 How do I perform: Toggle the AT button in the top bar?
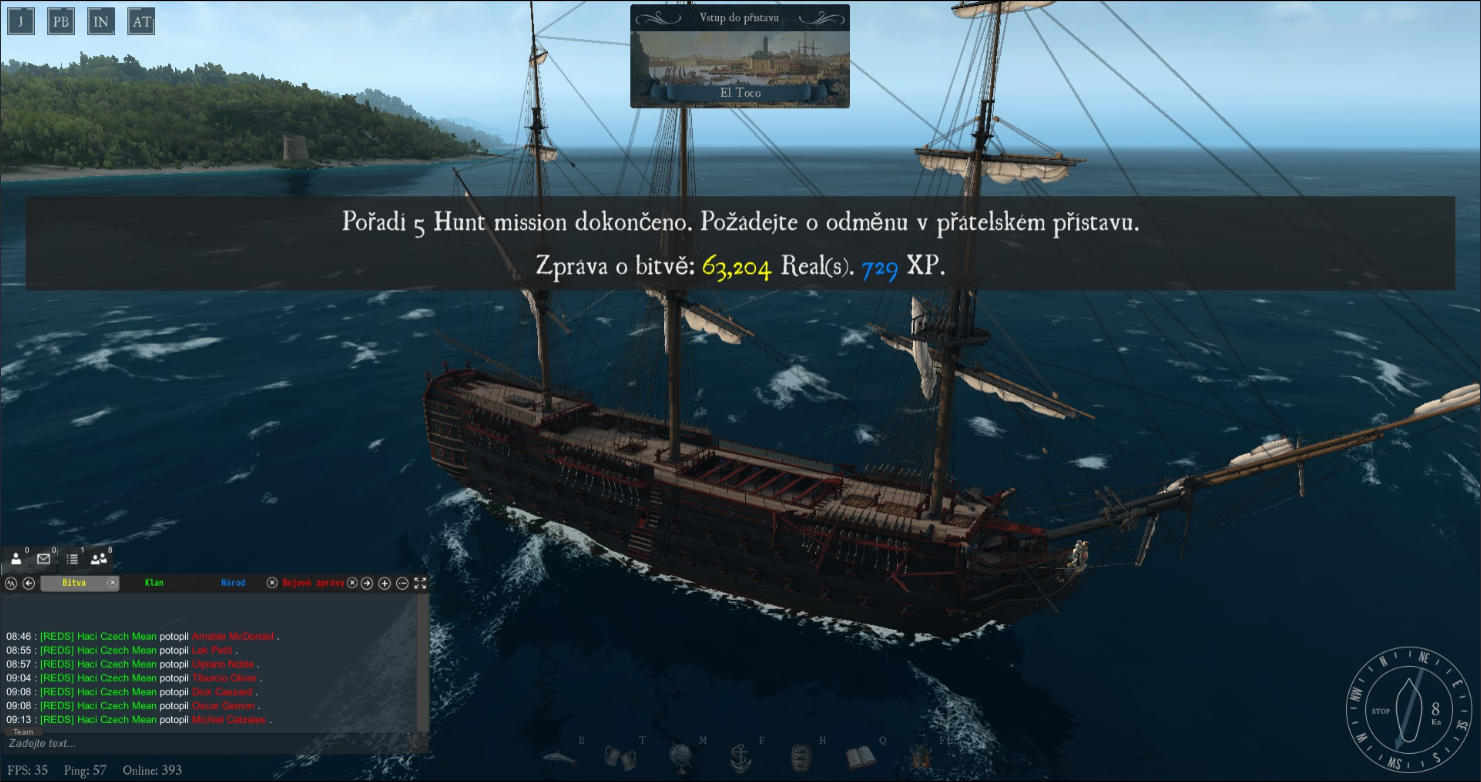tap(141, 21)
